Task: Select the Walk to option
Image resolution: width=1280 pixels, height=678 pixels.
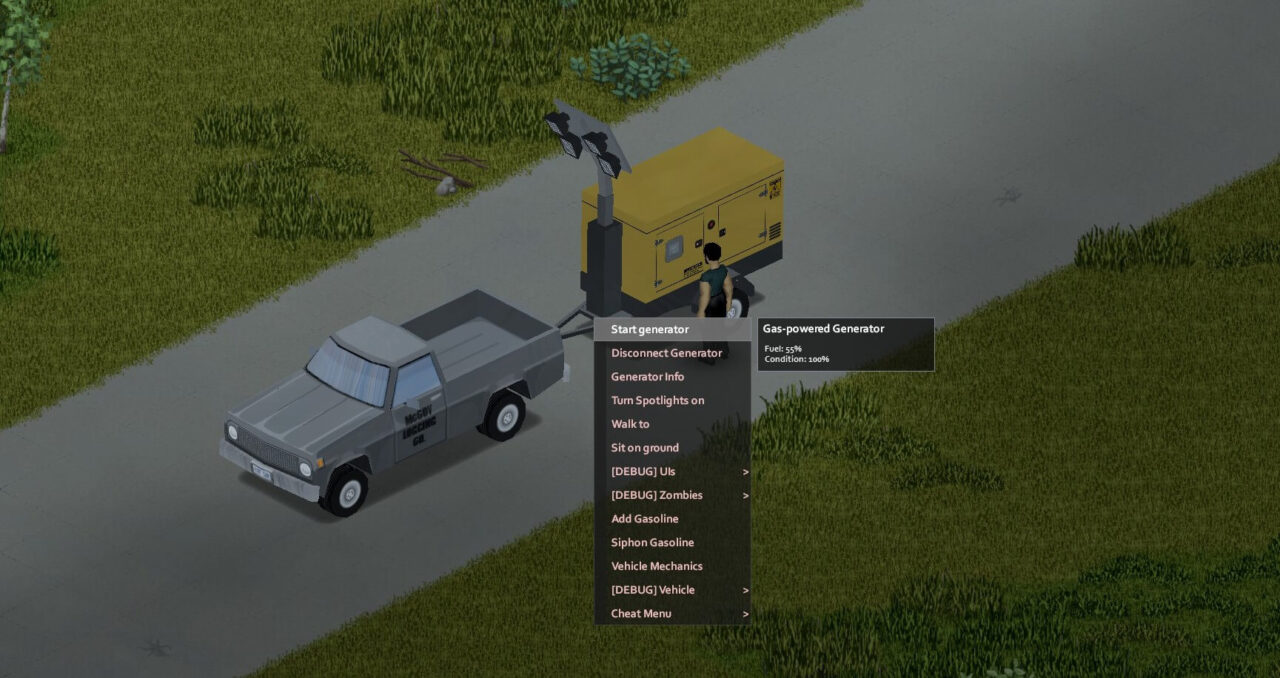Action: point(630,424)
